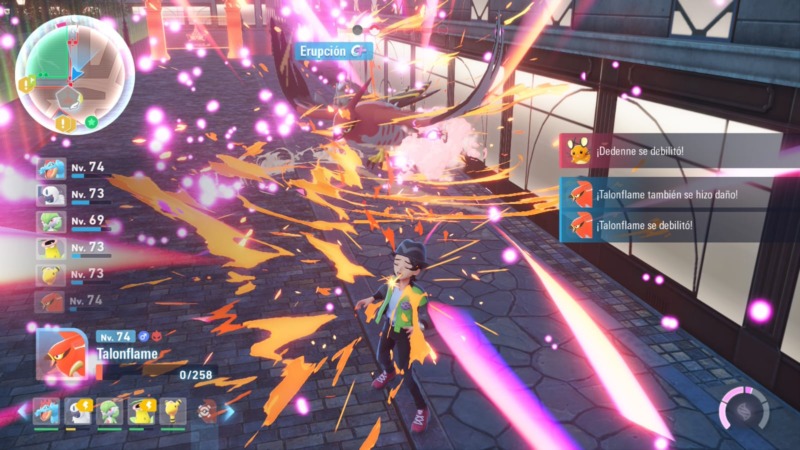Choose the white Pokémon slot in the bottom quick bar
800x450 pixels.
(76, 410)
